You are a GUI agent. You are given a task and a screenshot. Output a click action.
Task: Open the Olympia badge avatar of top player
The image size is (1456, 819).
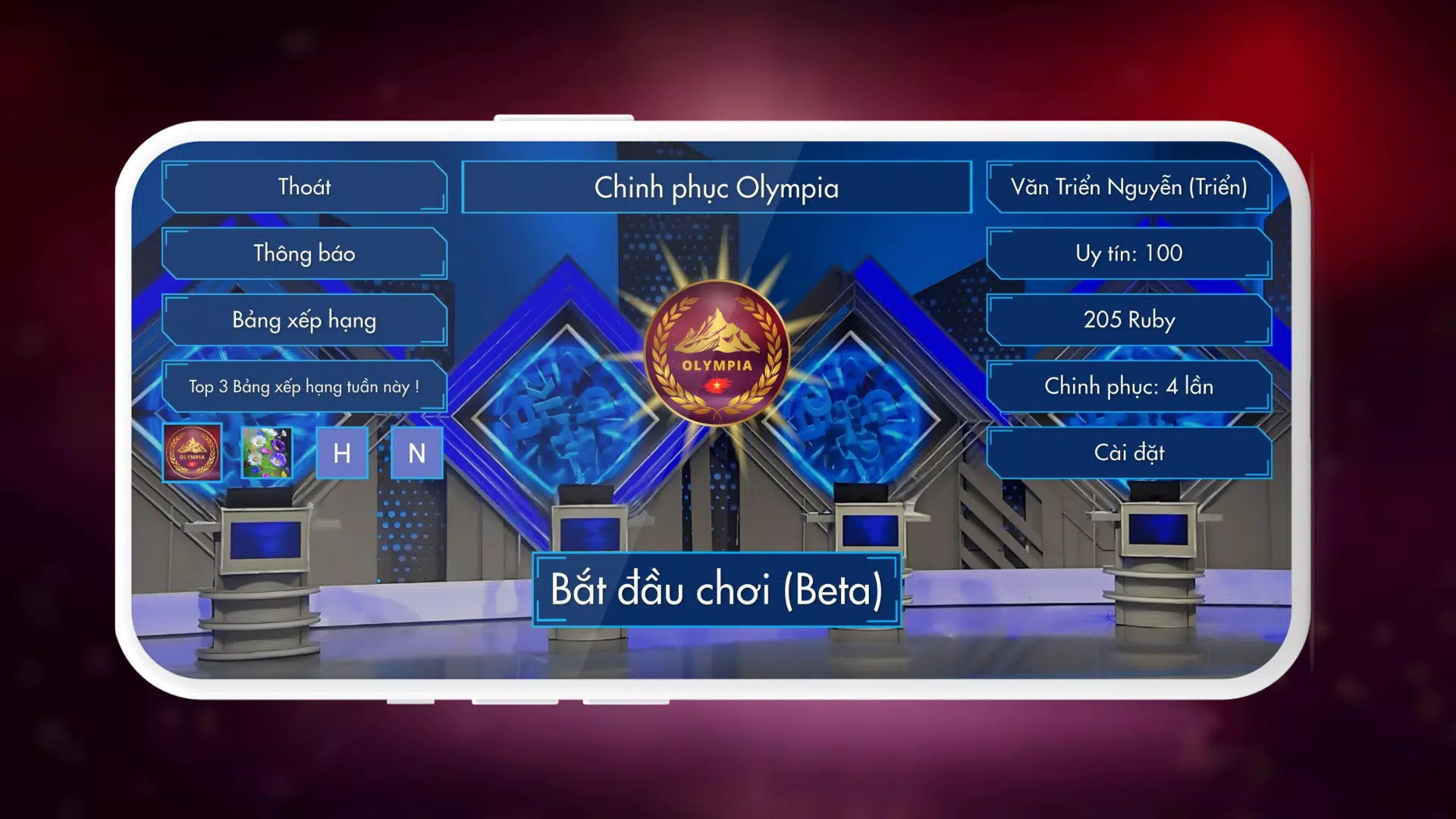coord(192,453)
